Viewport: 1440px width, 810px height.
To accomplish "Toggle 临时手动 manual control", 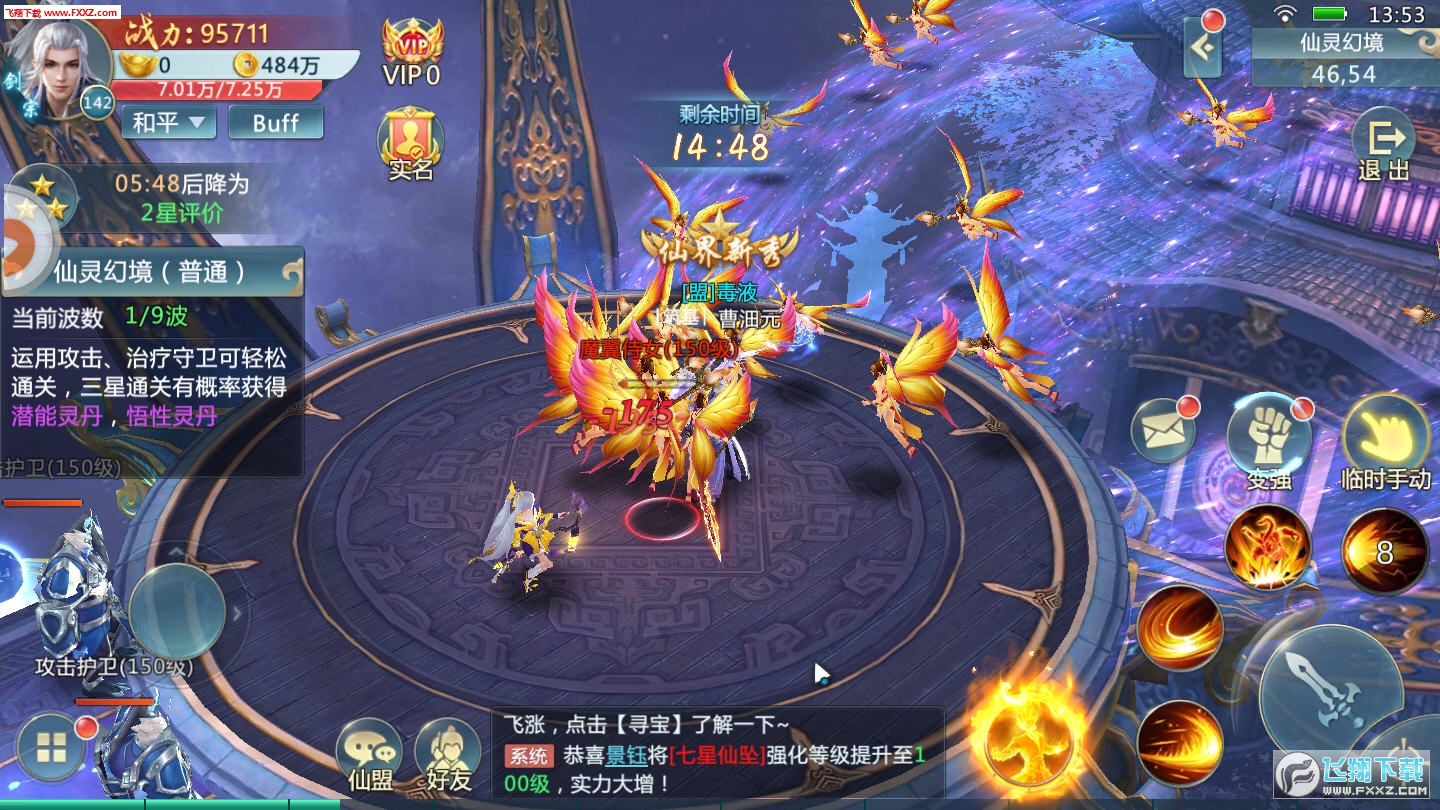I will coord(1385,442).
